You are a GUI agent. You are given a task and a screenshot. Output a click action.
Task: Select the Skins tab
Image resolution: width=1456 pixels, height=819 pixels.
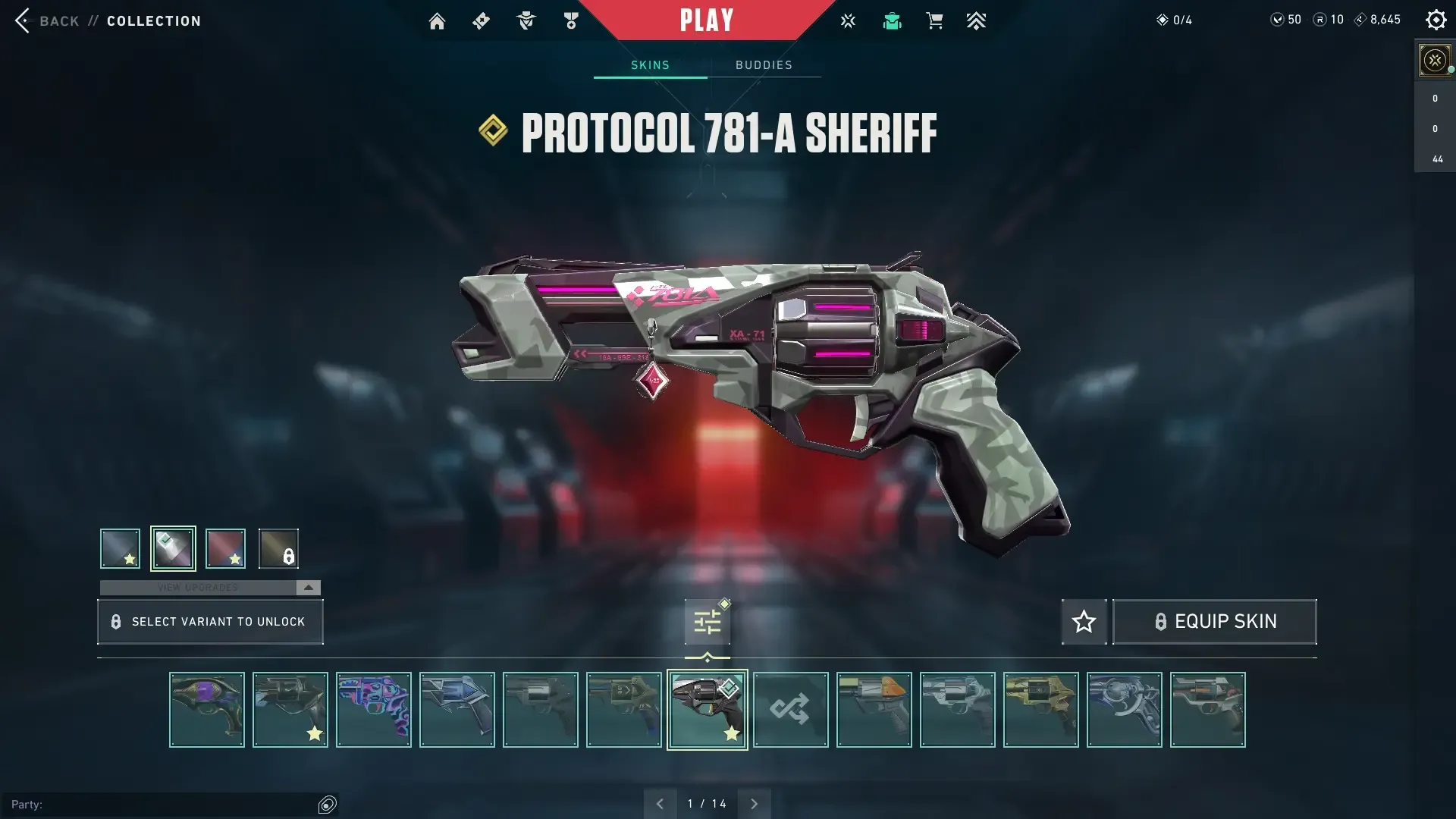[x=650, y=65]
